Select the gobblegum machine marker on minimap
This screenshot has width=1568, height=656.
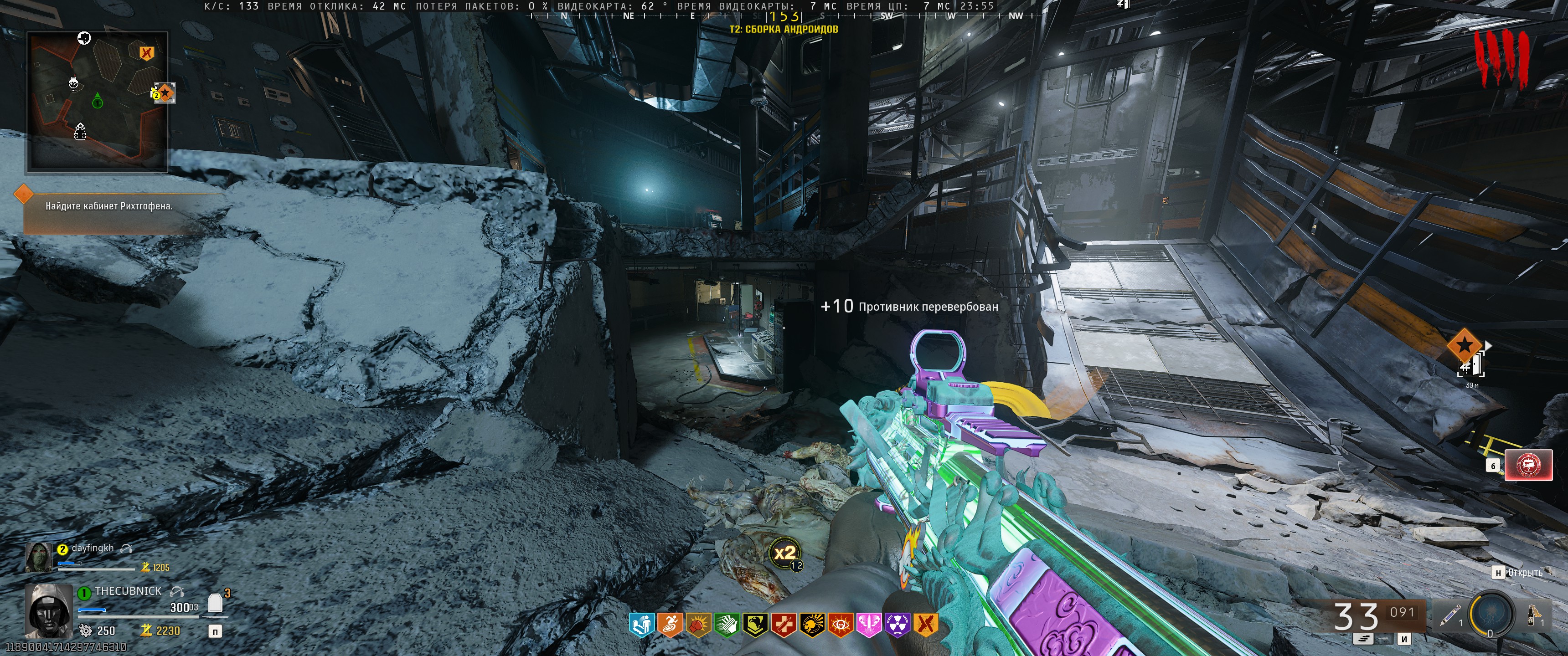(x=74, y=83)
